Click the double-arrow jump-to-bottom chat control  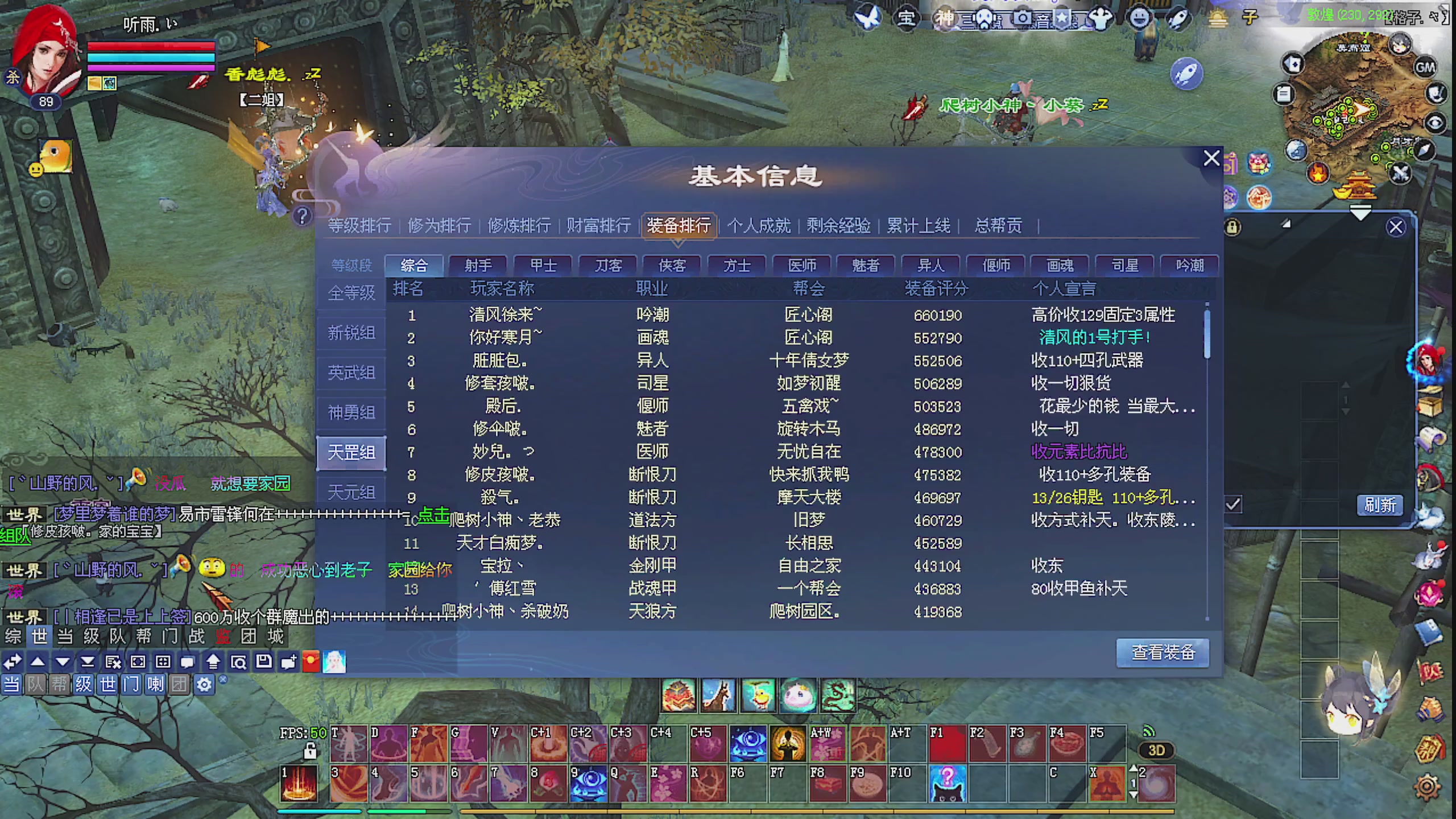point(88,663)
